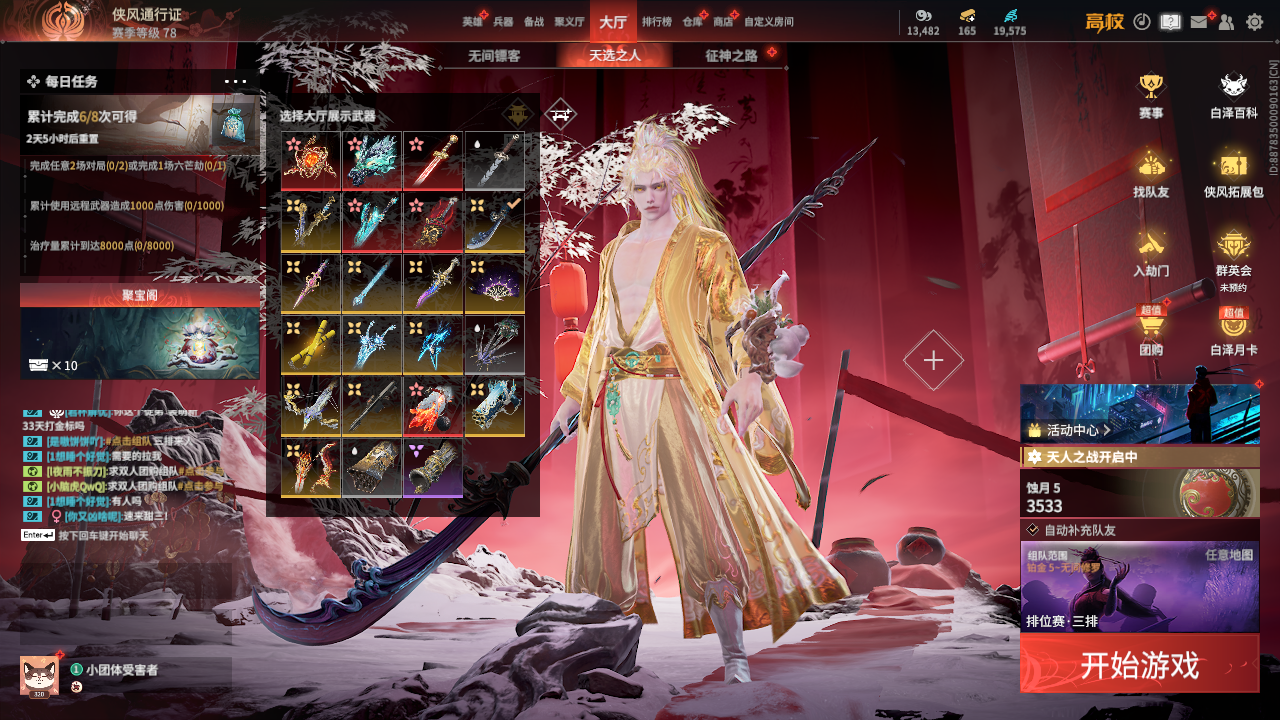
Task: Check the mail envelope icon
Action: pyautogui.click(x=1199, y=22)
